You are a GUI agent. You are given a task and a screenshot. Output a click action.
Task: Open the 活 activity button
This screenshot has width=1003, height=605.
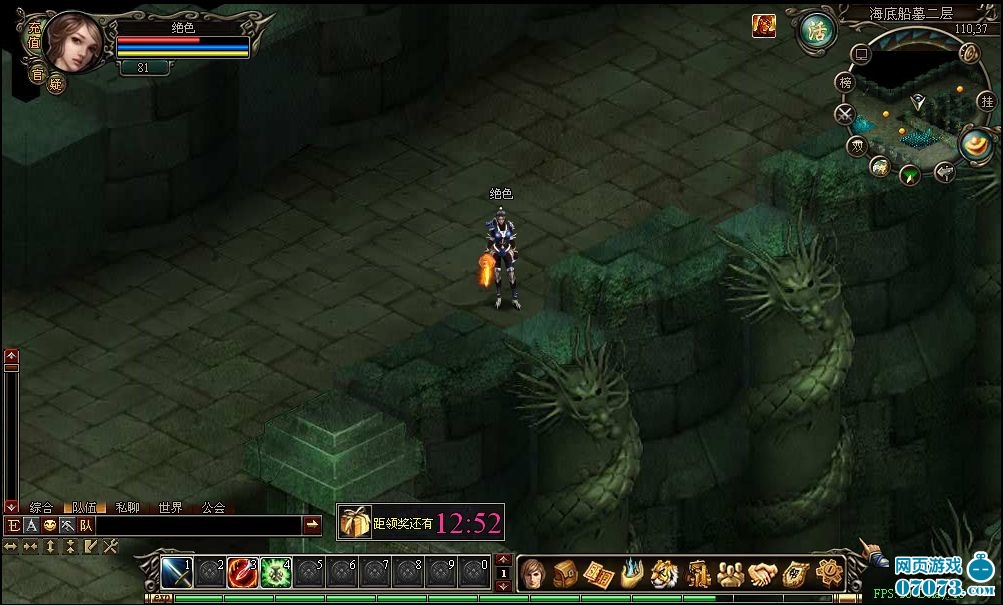pos(816,27)
